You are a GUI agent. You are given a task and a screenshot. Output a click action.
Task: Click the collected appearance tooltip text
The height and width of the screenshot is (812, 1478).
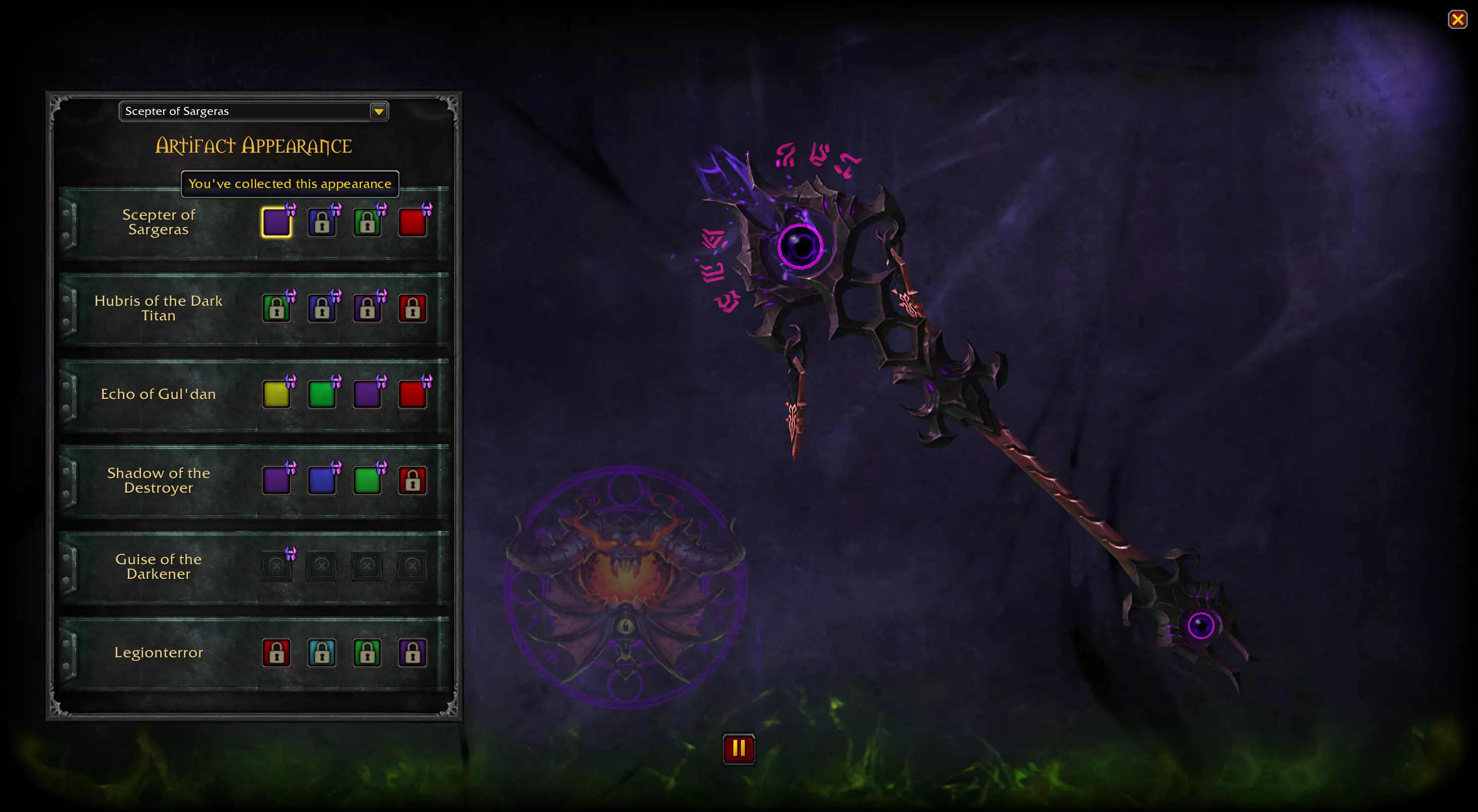(289, 184)
